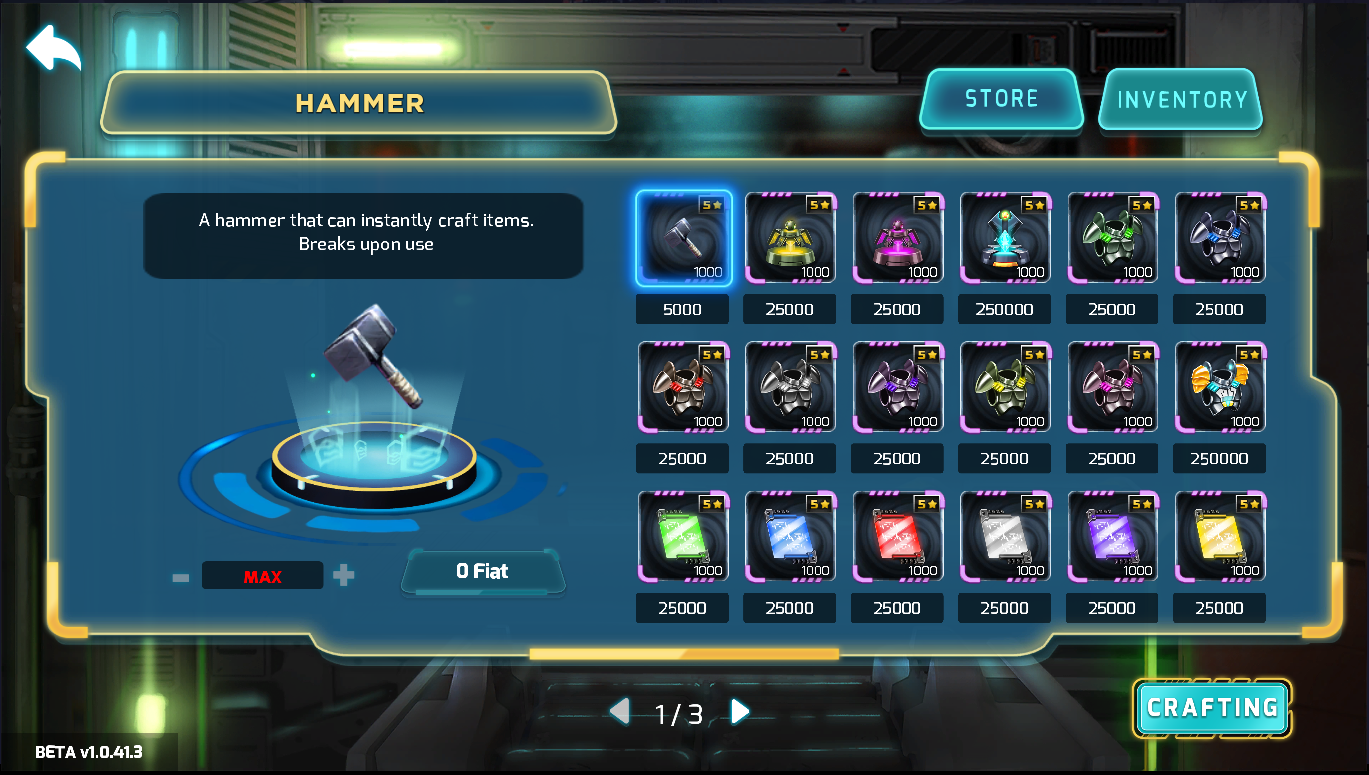
Task: Select the white scroll item
Action: pos(1004,536)
